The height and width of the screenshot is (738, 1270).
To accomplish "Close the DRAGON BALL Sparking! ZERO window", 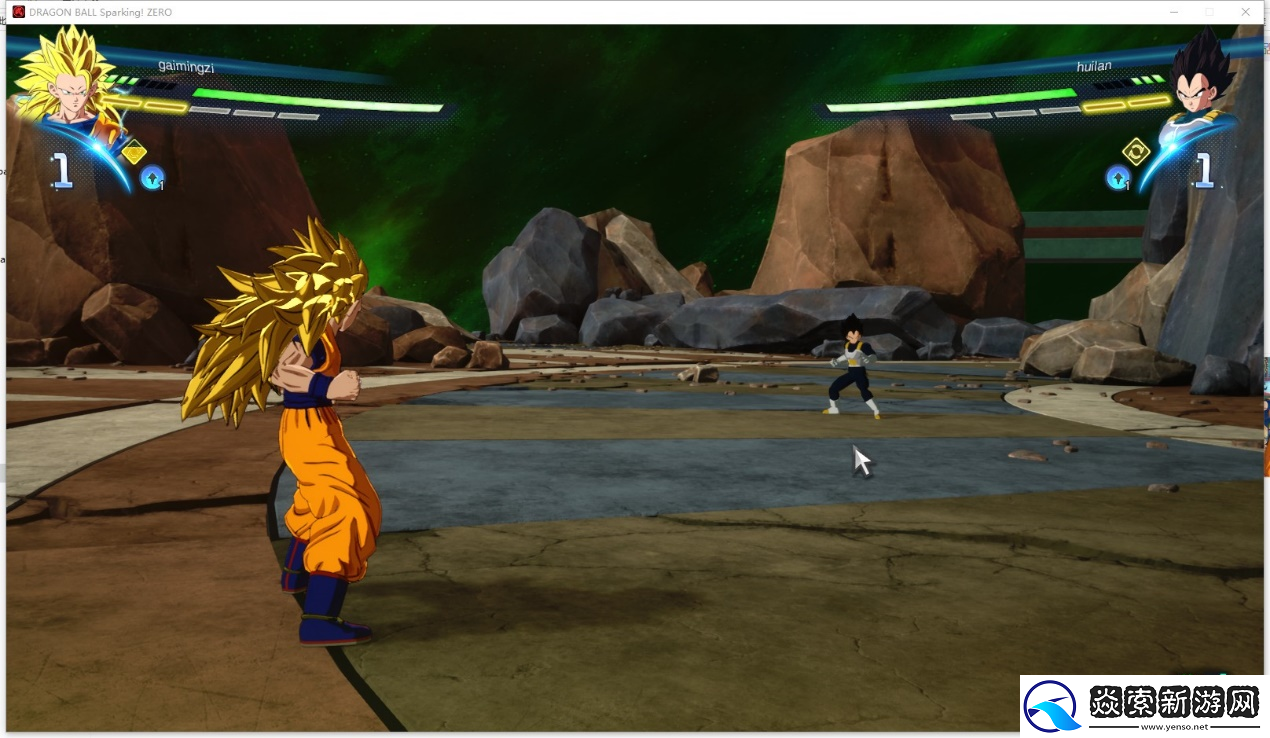I will click(x=1245, y=11).
